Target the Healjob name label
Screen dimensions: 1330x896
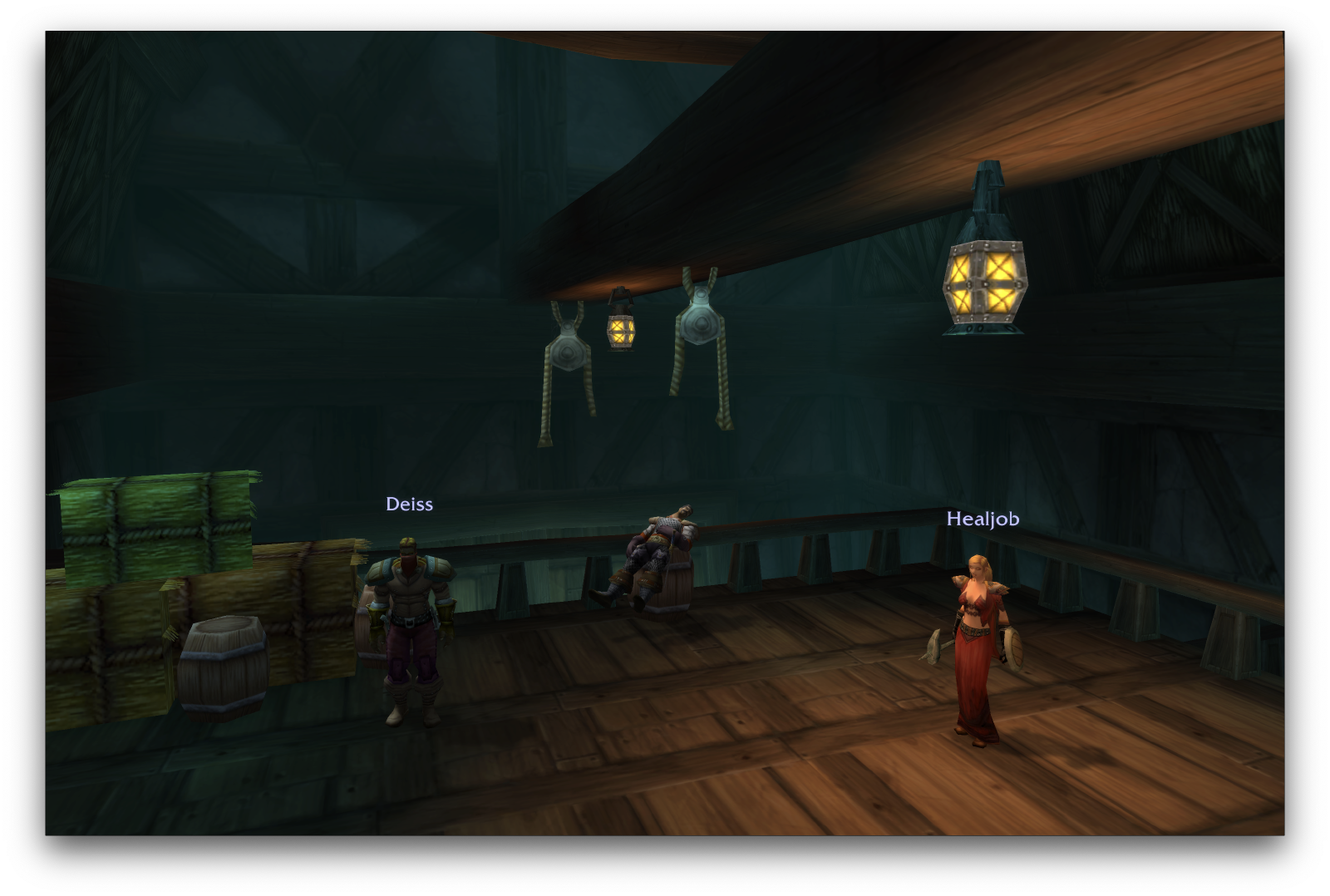tap(983, 519)
